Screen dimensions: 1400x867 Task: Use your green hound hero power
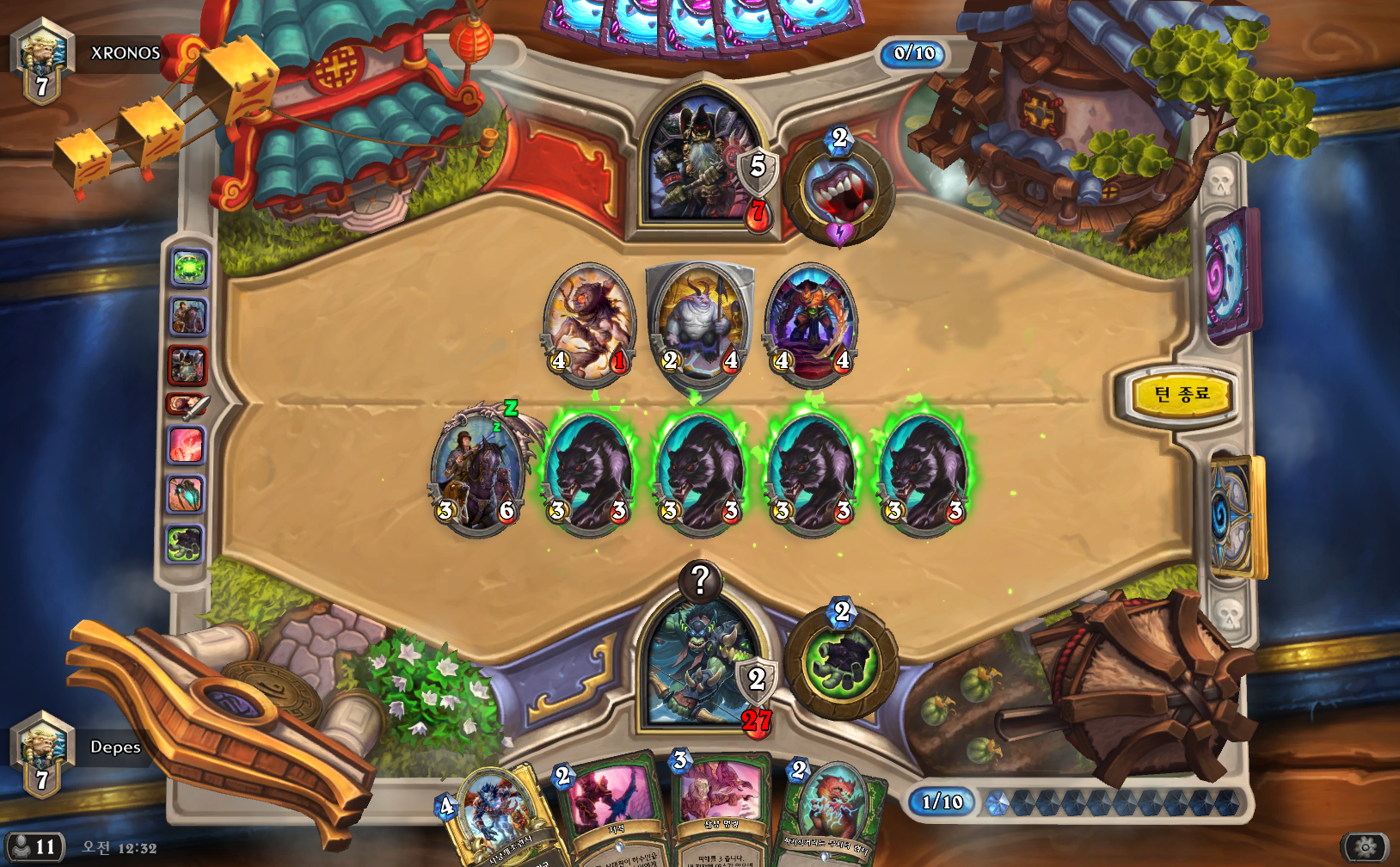840,661
